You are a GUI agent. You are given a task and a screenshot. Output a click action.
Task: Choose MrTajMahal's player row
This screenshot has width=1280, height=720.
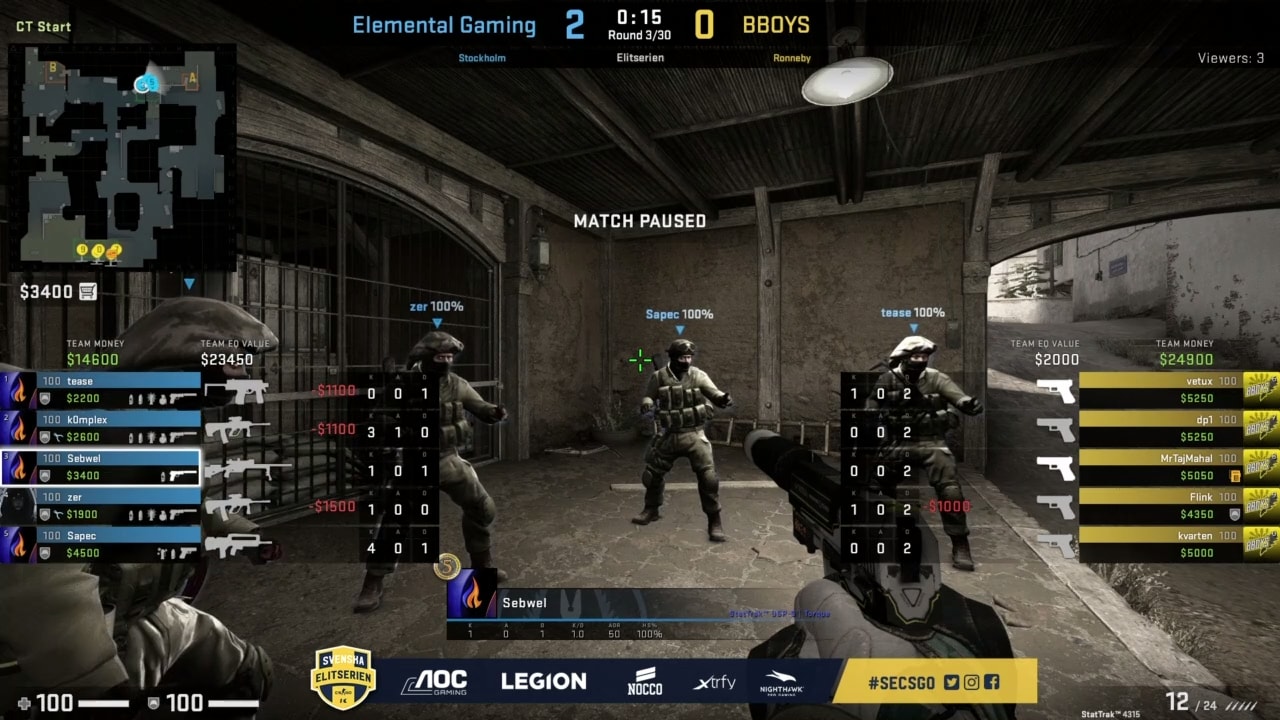(x=1160, y=467)
